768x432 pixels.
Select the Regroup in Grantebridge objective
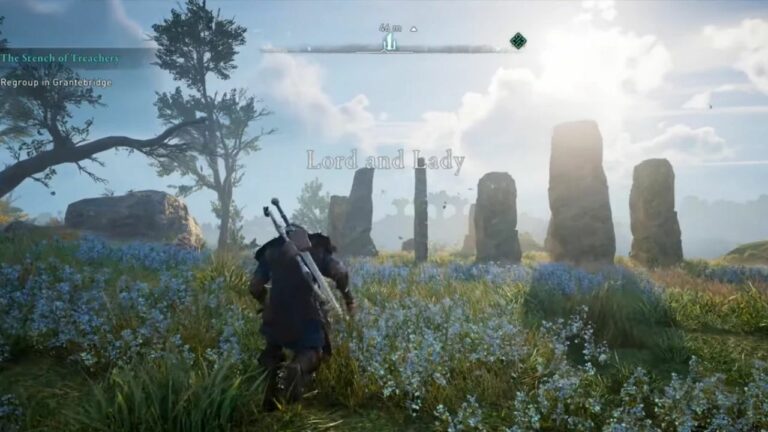58,83
